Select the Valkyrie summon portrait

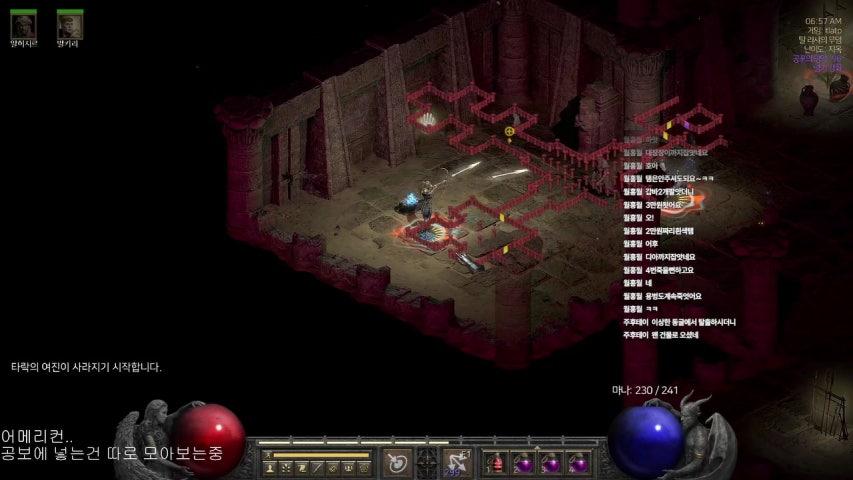pyautogui.click(x=69, y=23)
